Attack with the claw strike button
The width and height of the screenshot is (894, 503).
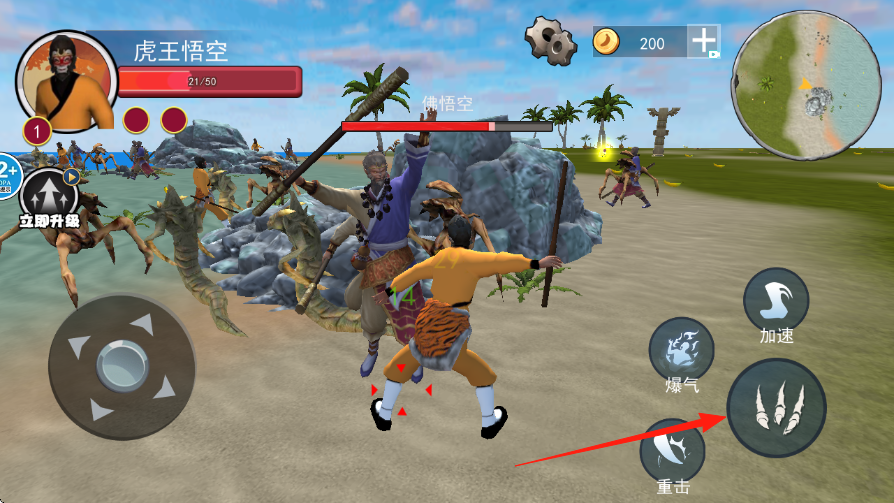pyautogui.click(x=776, y=408)
